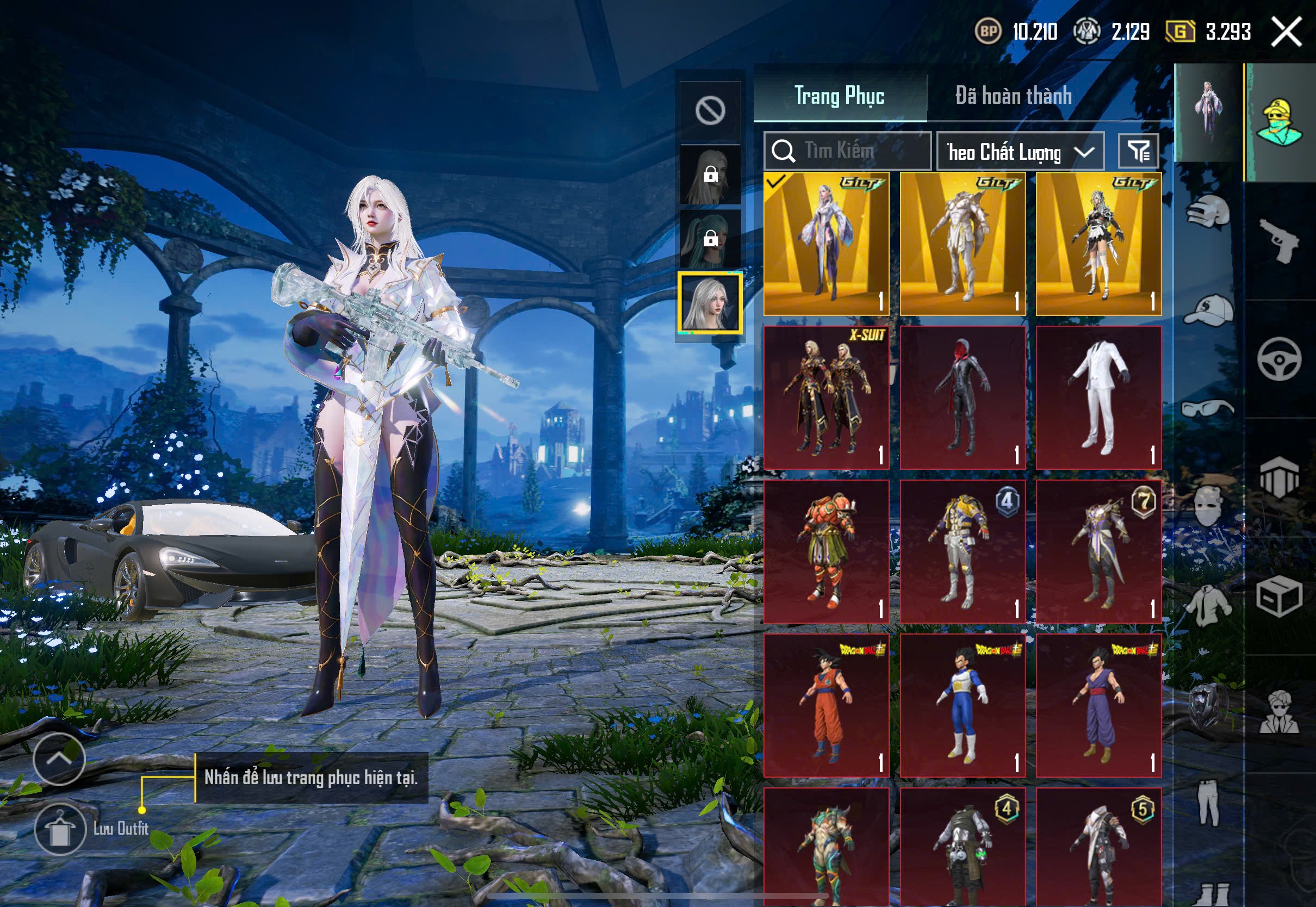Open the pistol weapon skins category

point(1279,241)
